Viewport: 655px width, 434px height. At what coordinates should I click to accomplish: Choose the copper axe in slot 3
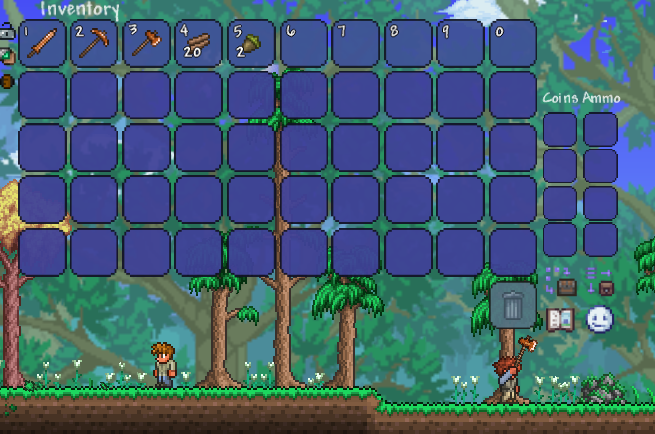[146, 43]
